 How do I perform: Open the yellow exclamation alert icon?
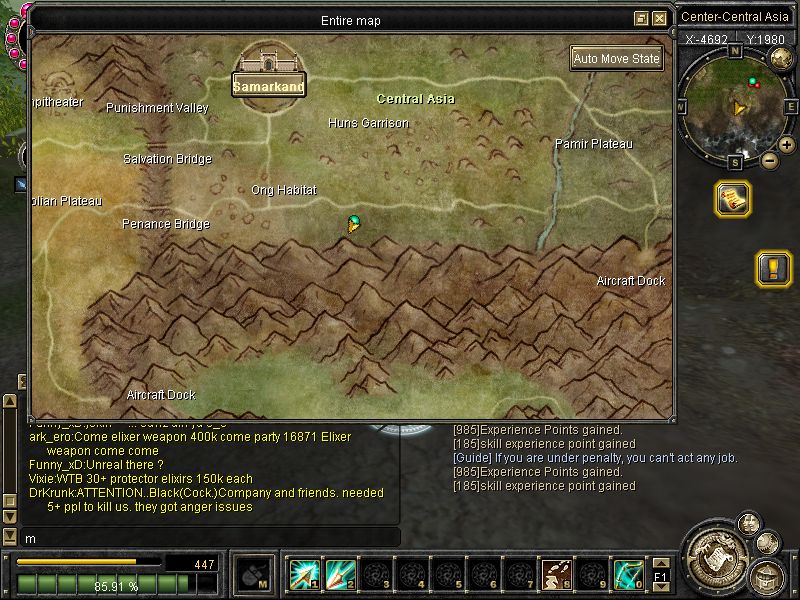(773, 268)
